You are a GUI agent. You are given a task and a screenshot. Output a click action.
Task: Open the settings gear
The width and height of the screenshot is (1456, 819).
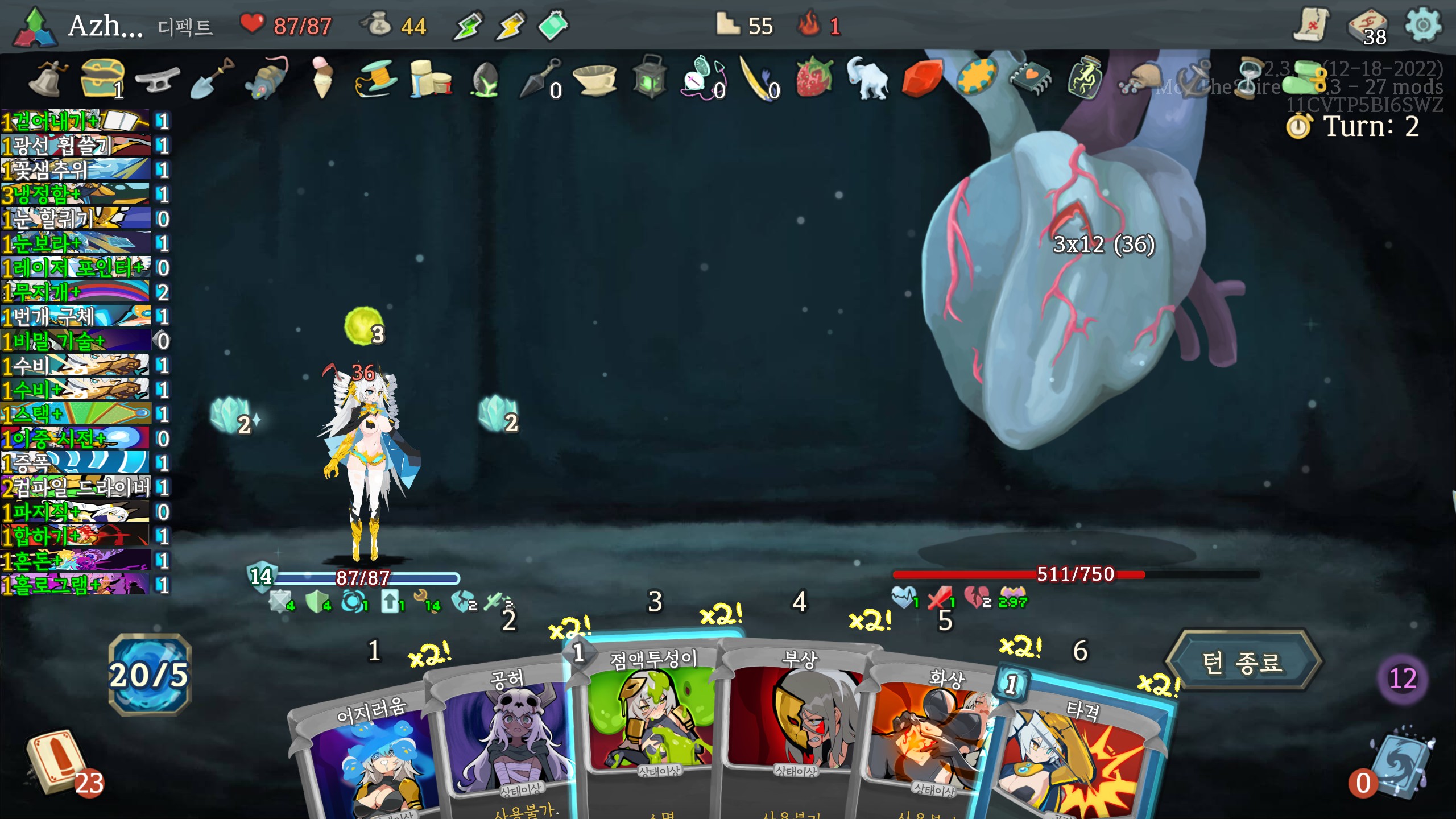tap(1422, 26)
